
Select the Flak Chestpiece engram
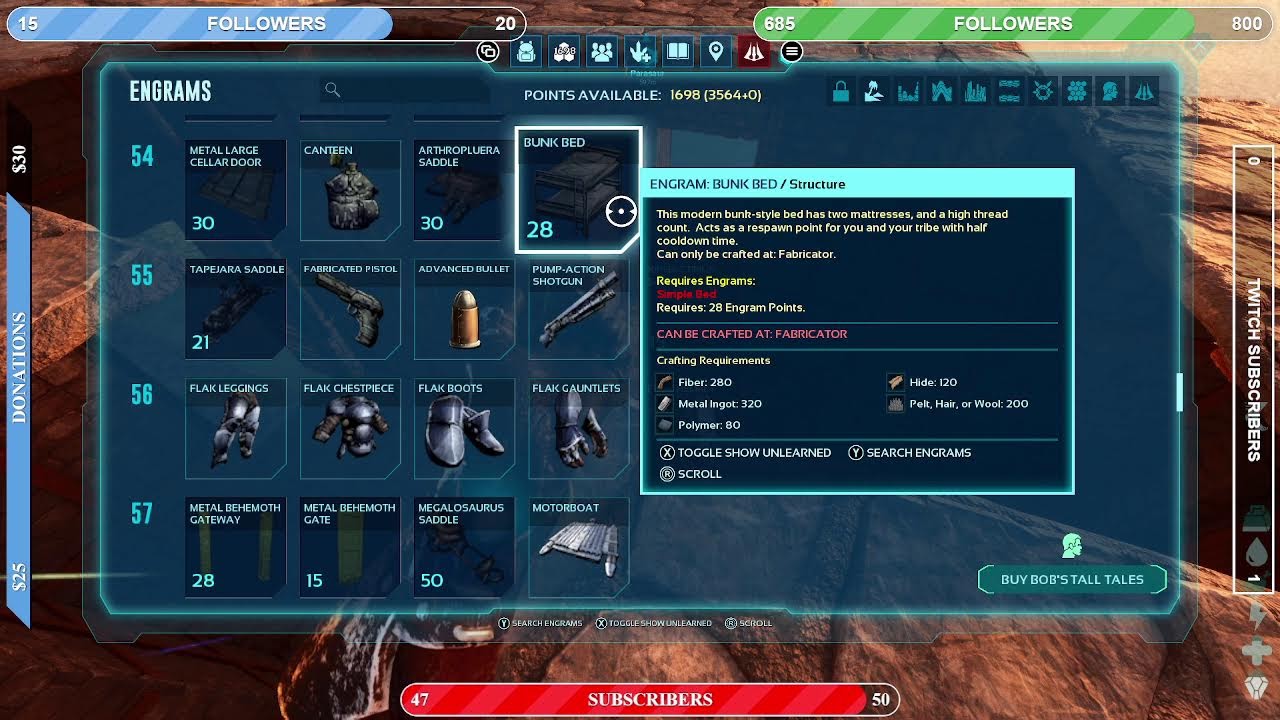click(350, 428)
